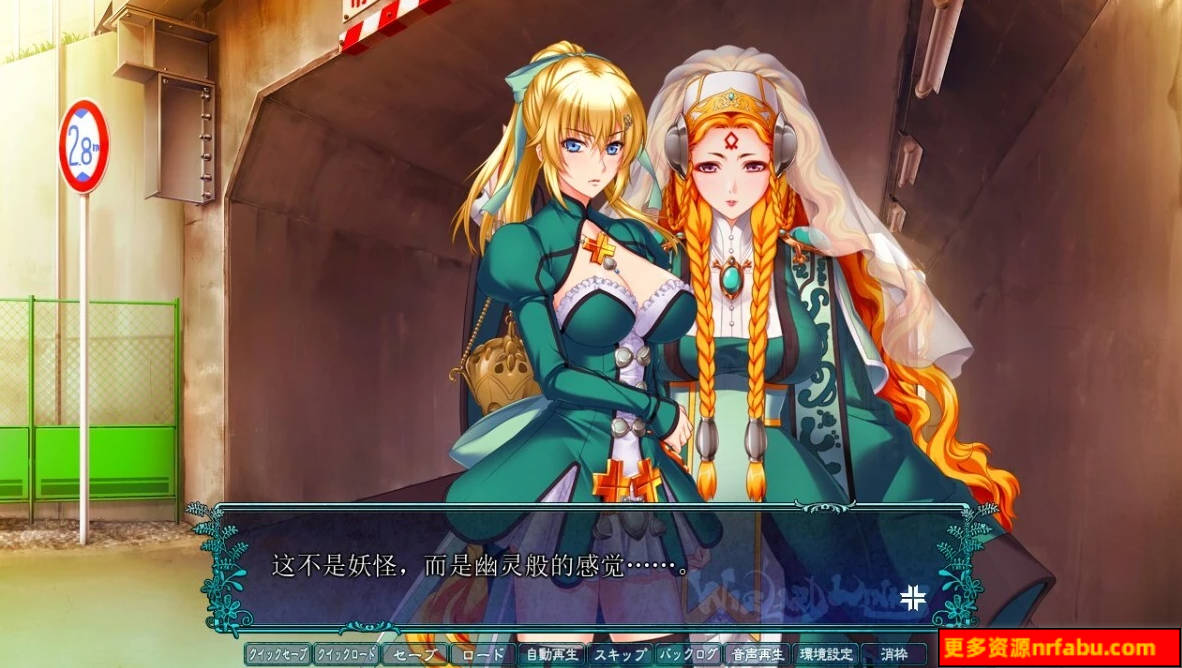Hide the text window with 消枠
Screen dimensions: 1182x668
895,655
